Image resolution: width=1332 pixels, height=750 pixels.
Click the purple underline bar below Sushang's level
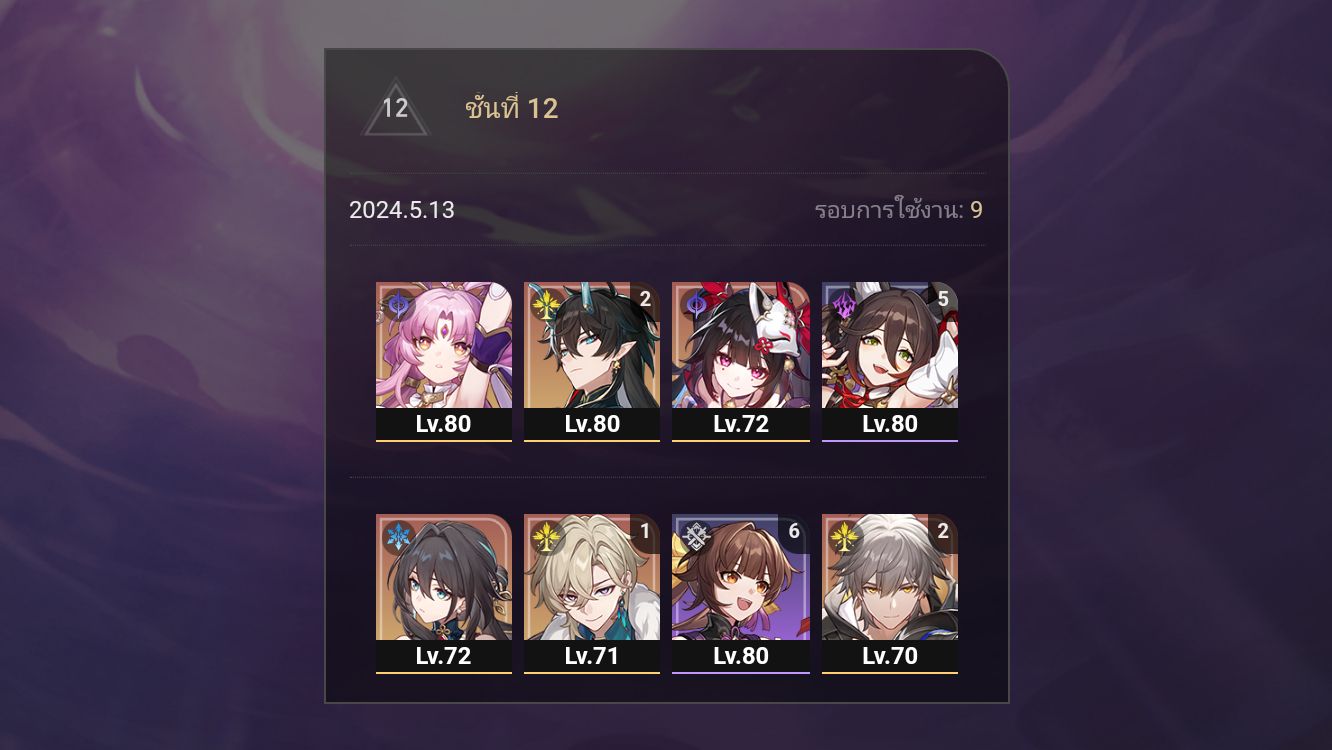tap(740, 672)
